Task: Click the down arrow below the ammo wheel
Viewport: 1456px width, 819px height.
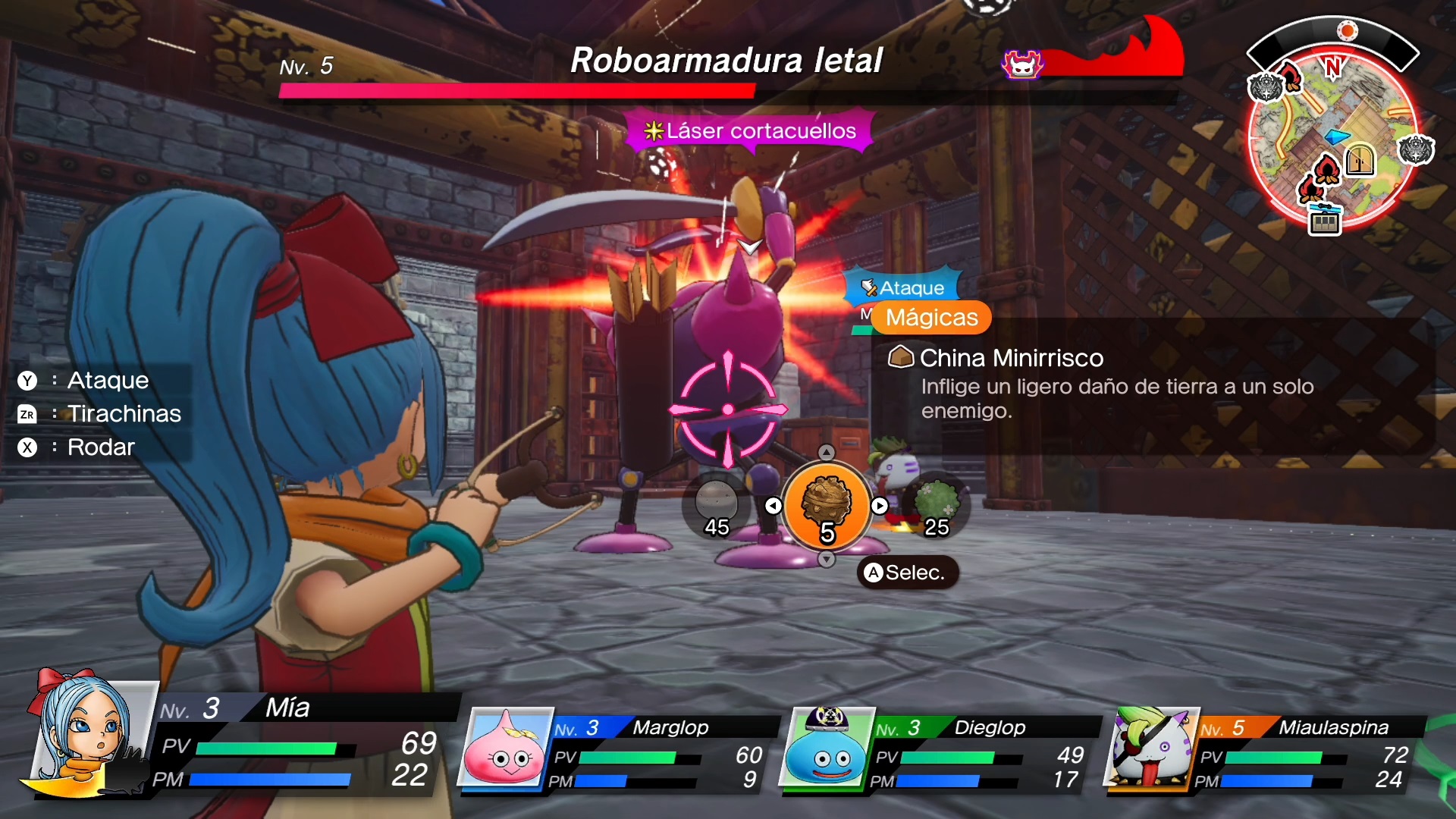Action: click(x=827, y=560)
